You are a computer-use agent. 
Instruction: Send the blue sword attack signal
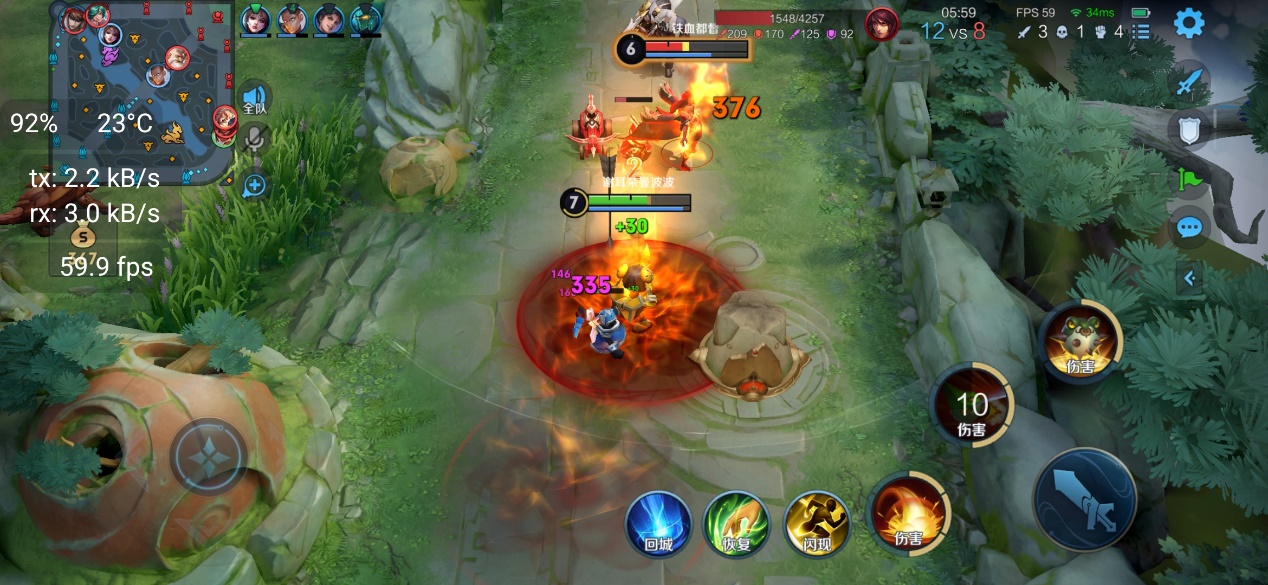(x=1189, y=81)
